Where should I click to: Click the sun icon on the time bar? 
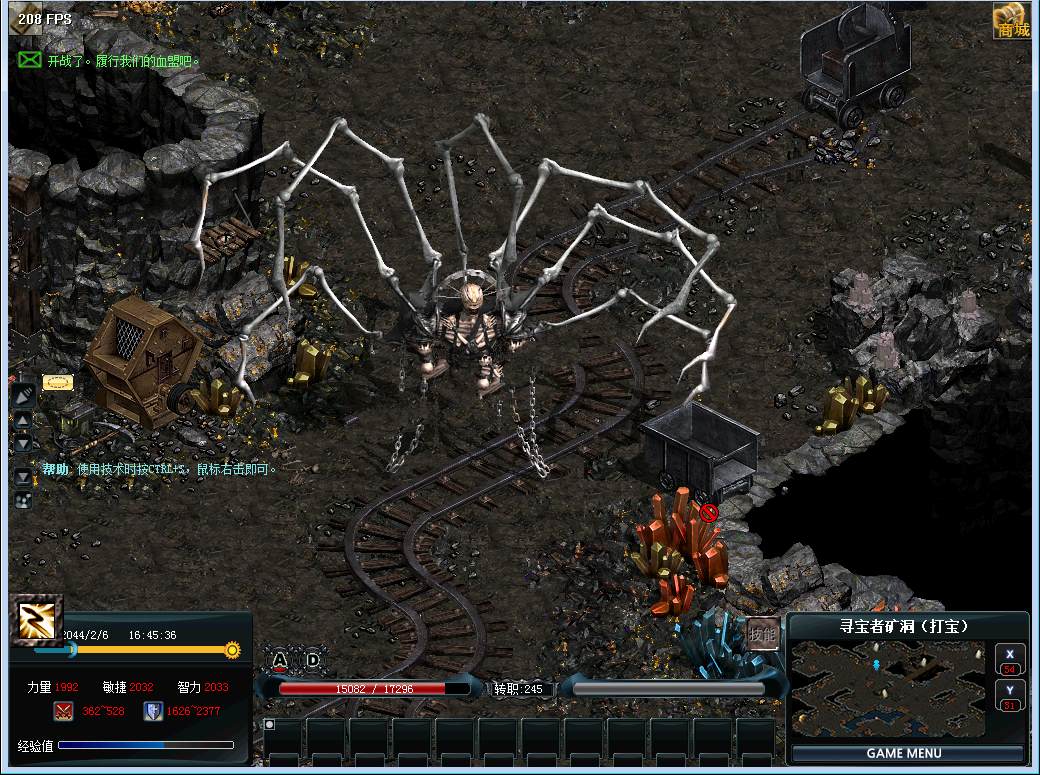(x=232, y=650)
